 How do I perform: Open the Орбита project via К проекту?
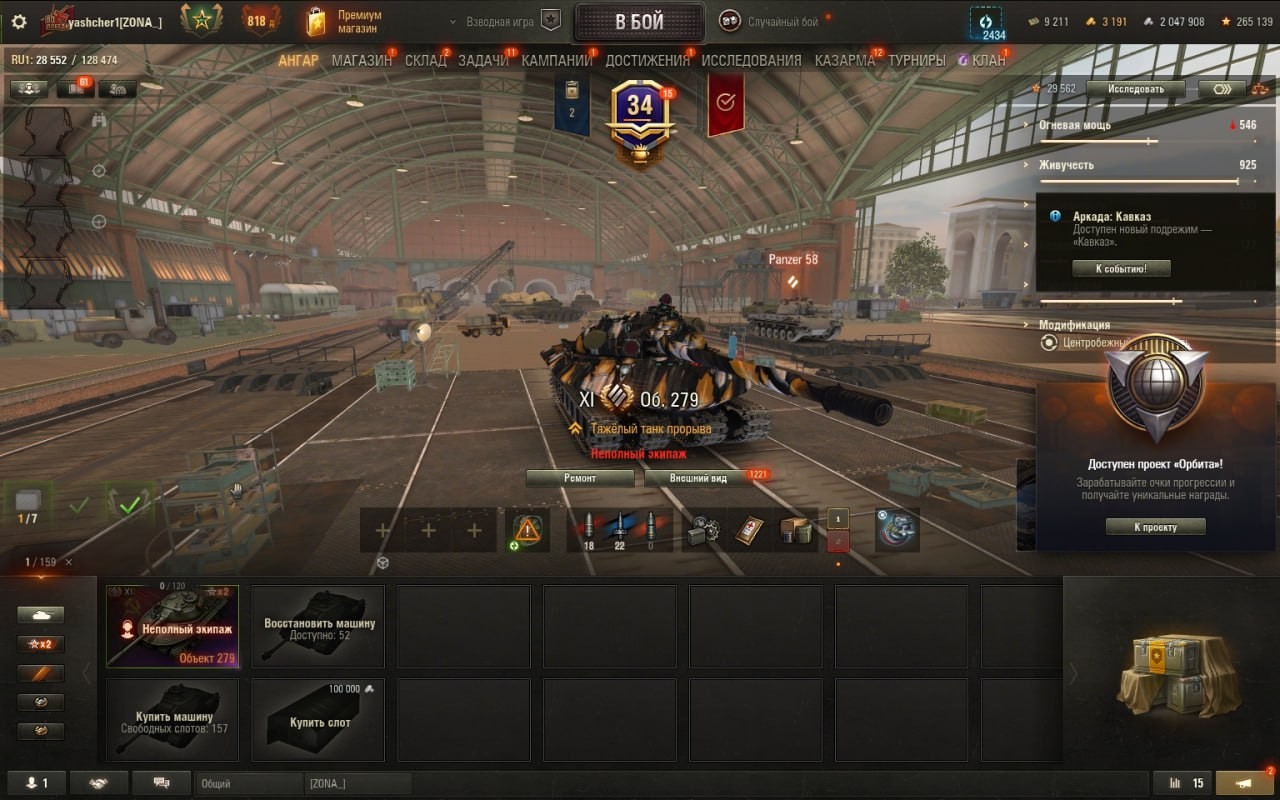coord(1155,527)
